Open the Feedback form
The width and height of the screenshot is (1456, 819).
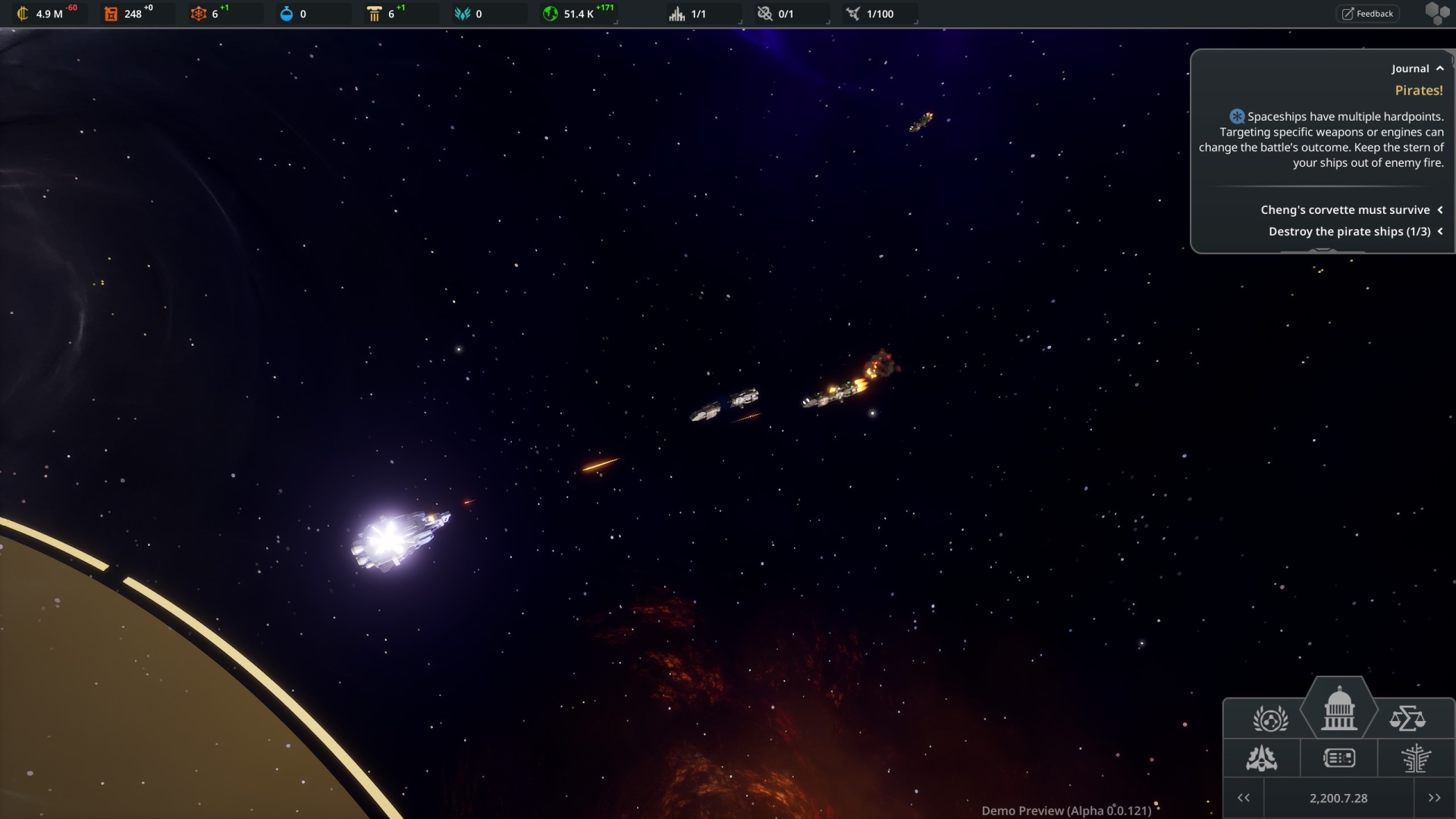click(x=1367, y=14)
